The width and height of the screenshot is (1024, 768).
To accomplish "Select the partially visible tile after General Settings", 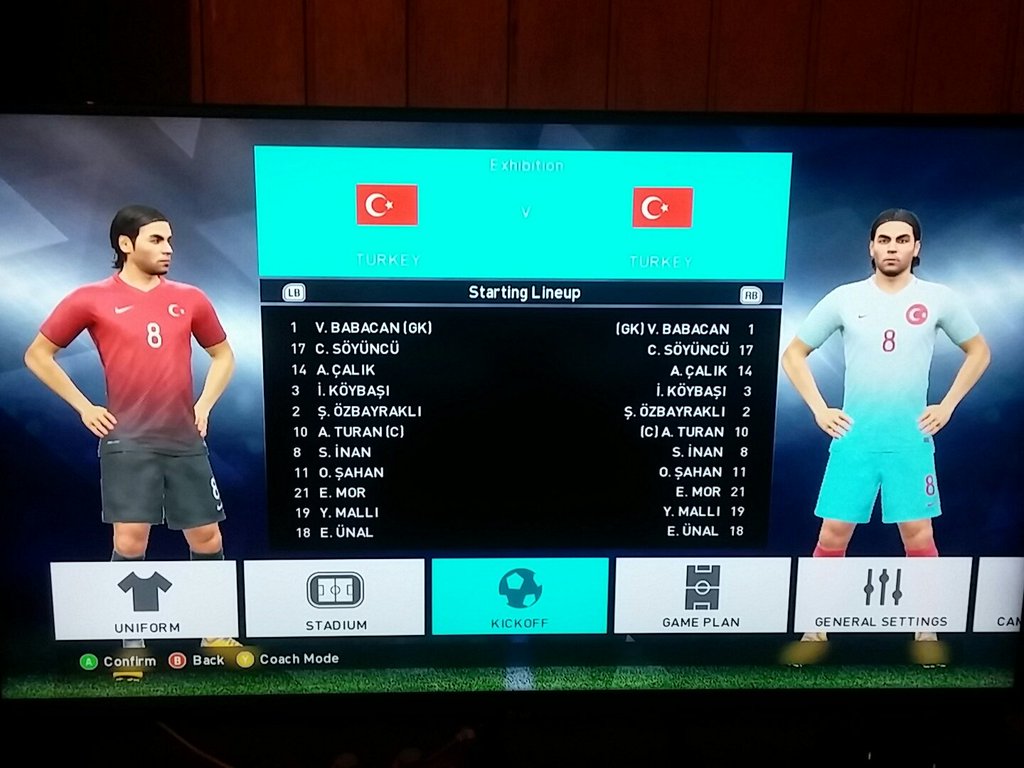I will point(1000,595).
